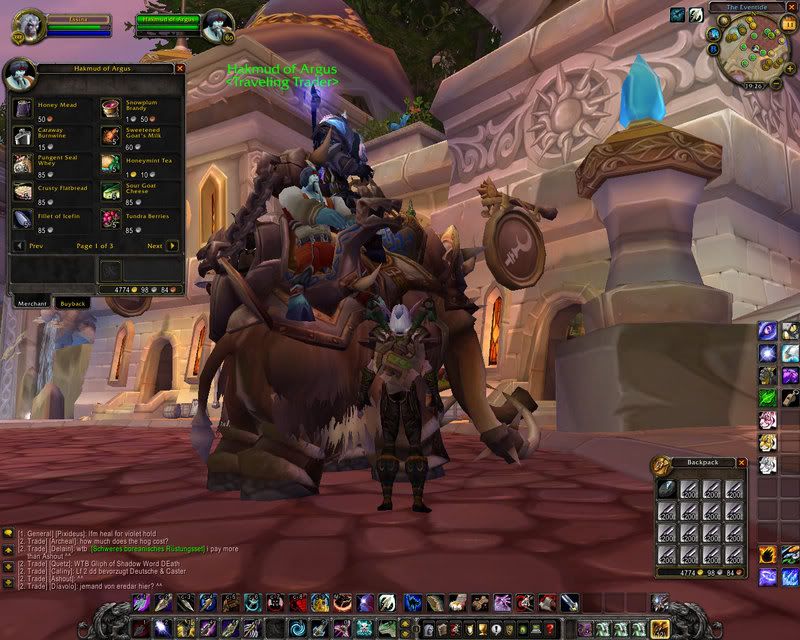Buy Sweetened Goat's Milk

pos(110,136)
